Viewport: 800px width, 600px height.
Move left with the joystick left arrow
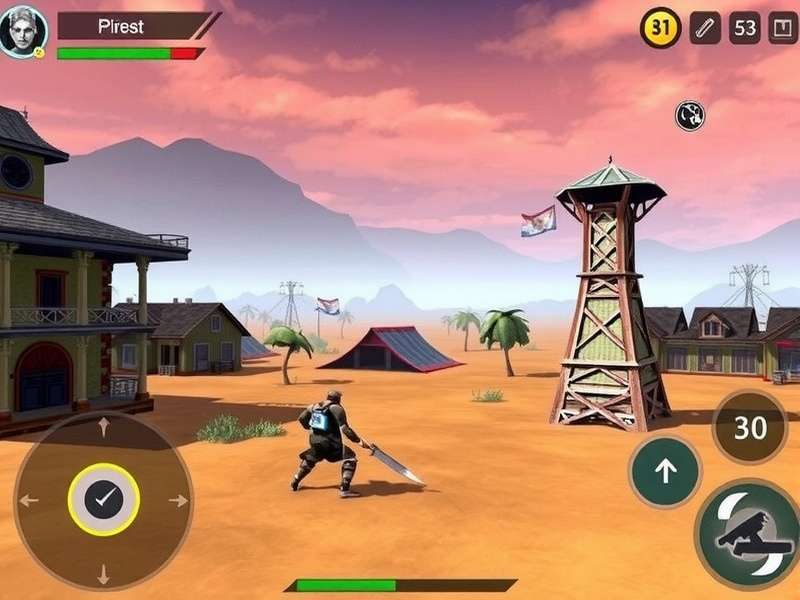[x=29, y=500]
